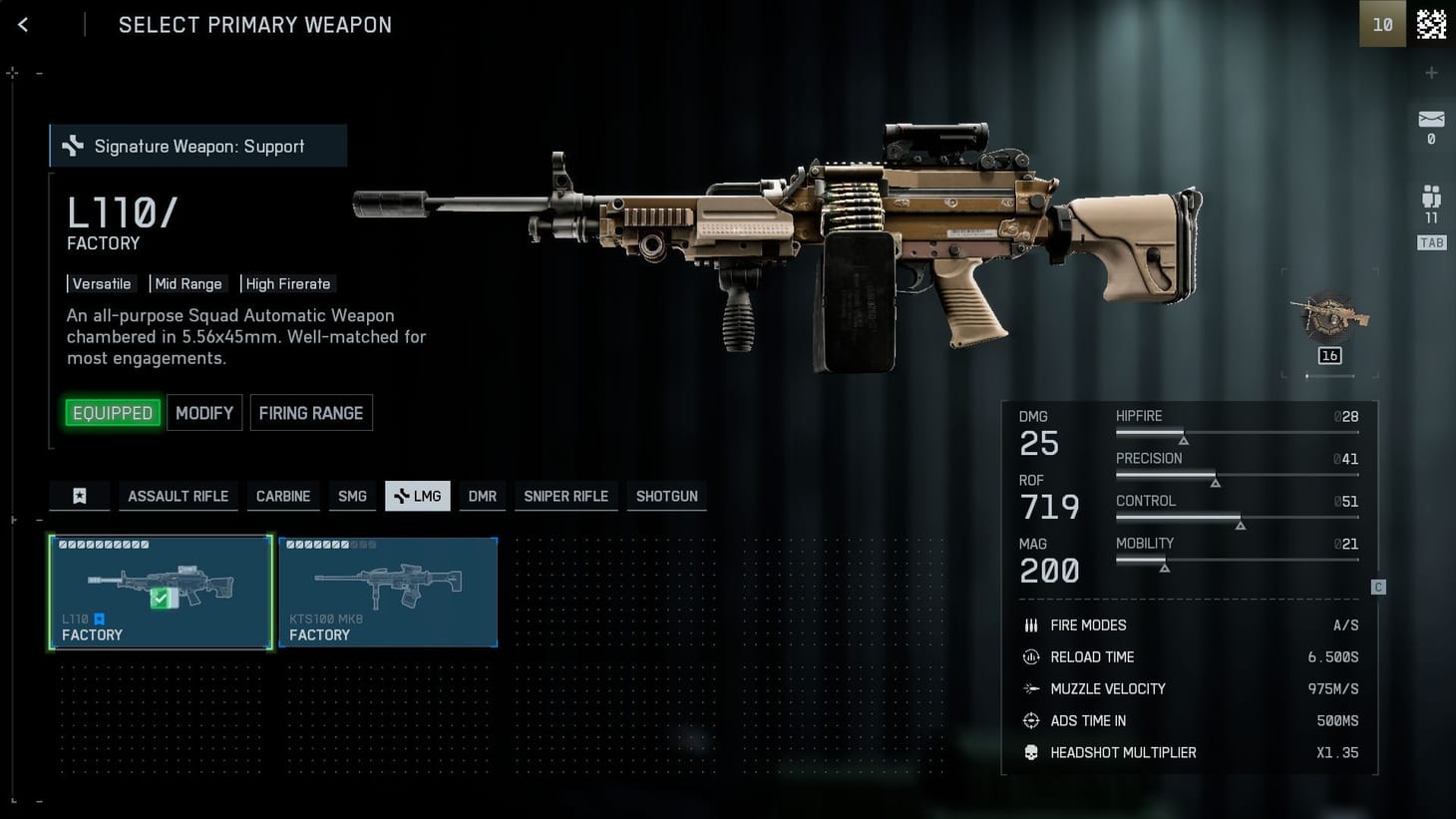
Task: Click the plus control to zoom weapon preview
Action: click(1432, 72)
